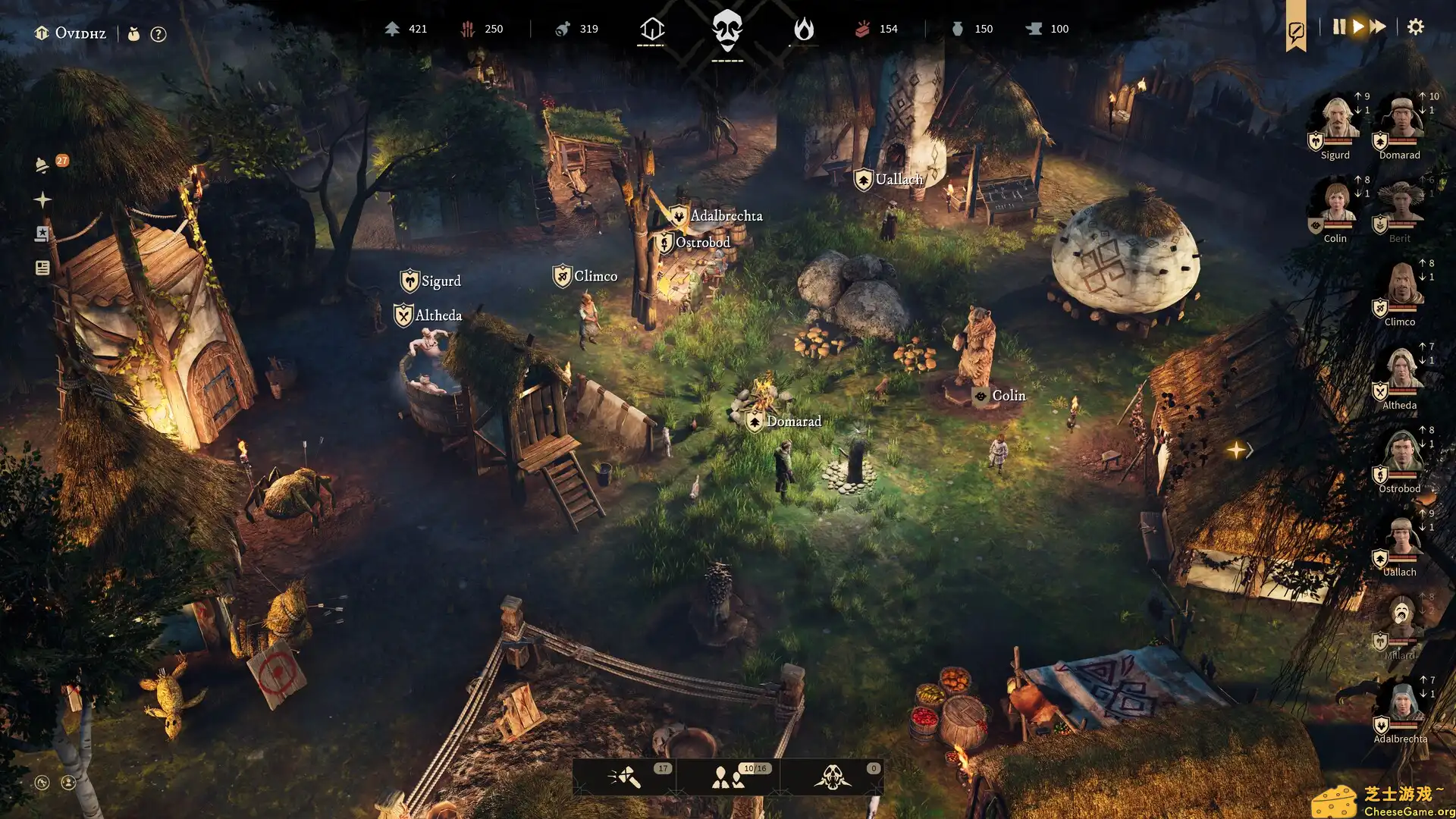Choose Climco's portrait in villager list
1456x819 pixels.
1401,287
